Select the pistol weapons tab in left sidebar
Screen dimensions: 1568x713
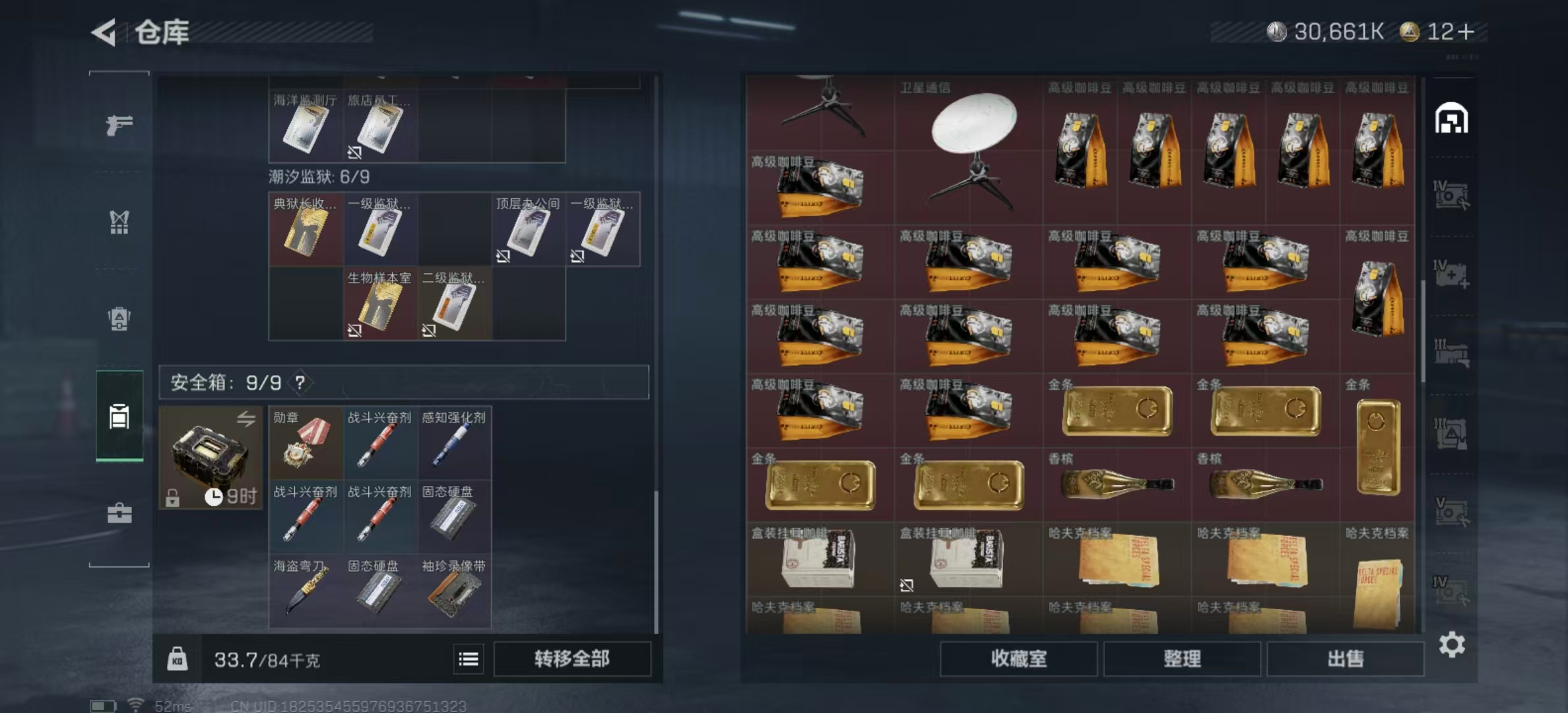tap(120, 125)
